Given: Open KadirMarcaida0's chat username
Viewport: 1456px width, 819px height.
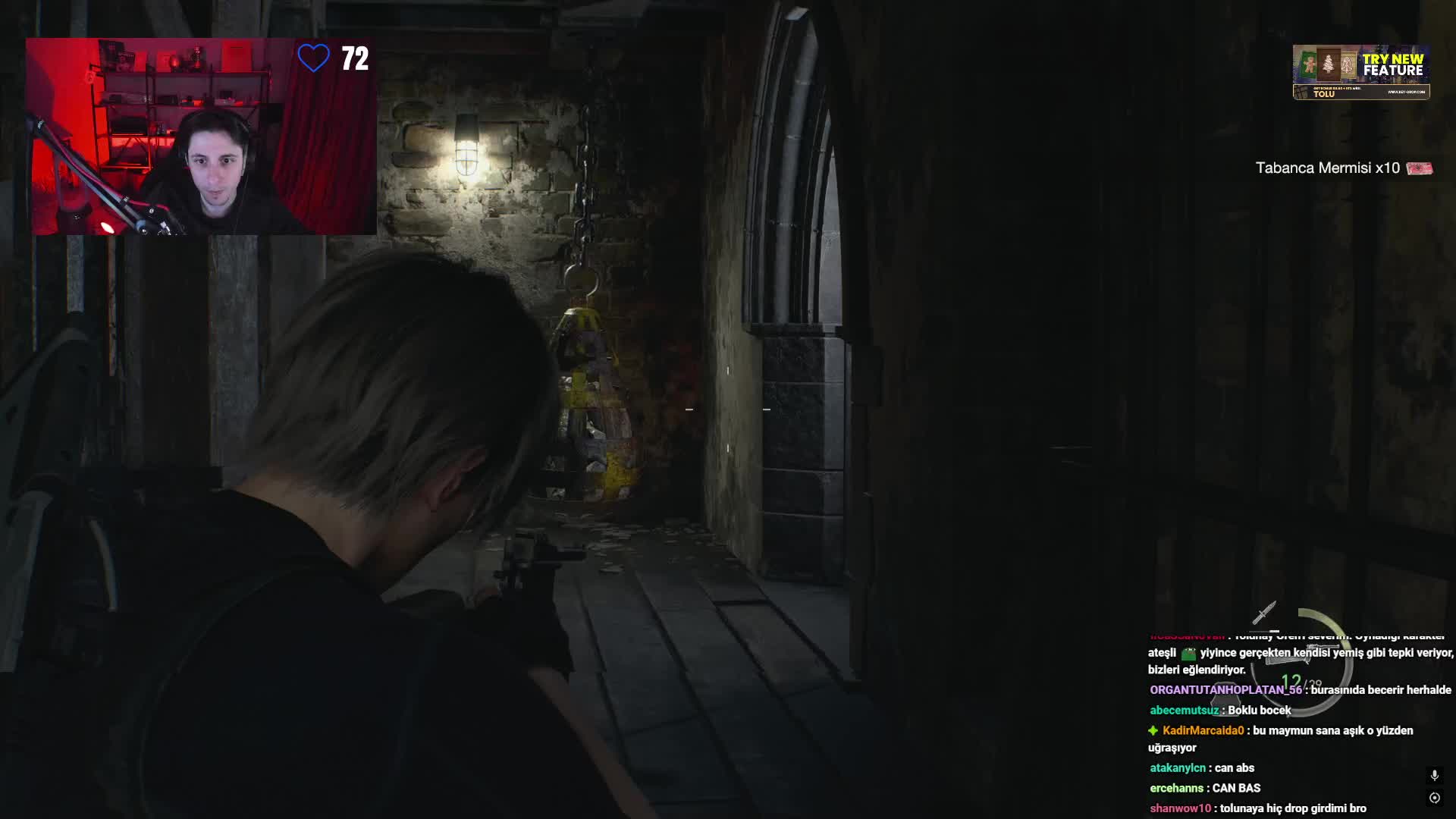Looking at the screenshot, I should [1203, 730].
